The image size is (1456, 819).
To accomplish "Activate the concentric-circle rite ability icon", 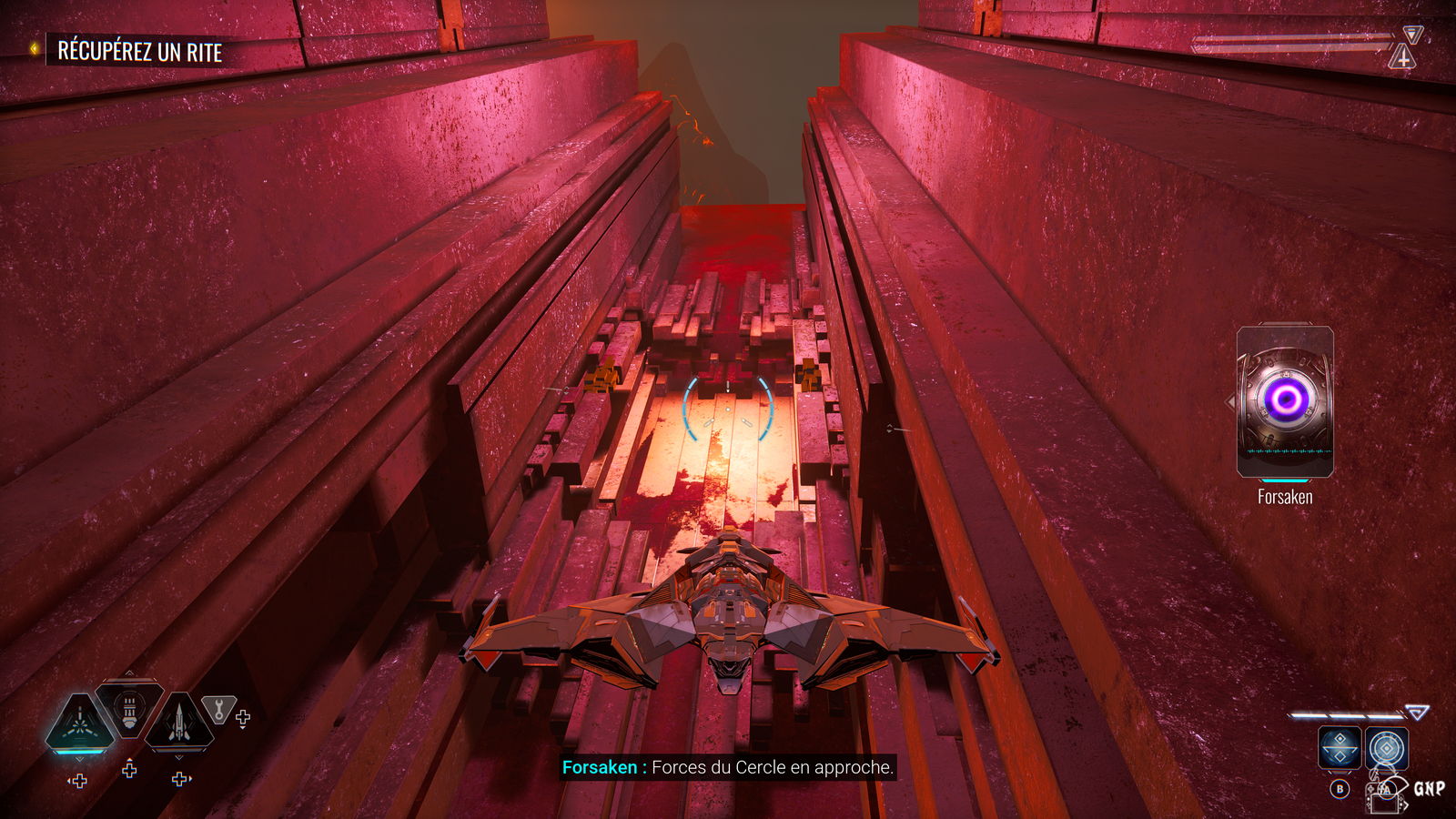I will pyautogui.click(x=1387, y=749).
